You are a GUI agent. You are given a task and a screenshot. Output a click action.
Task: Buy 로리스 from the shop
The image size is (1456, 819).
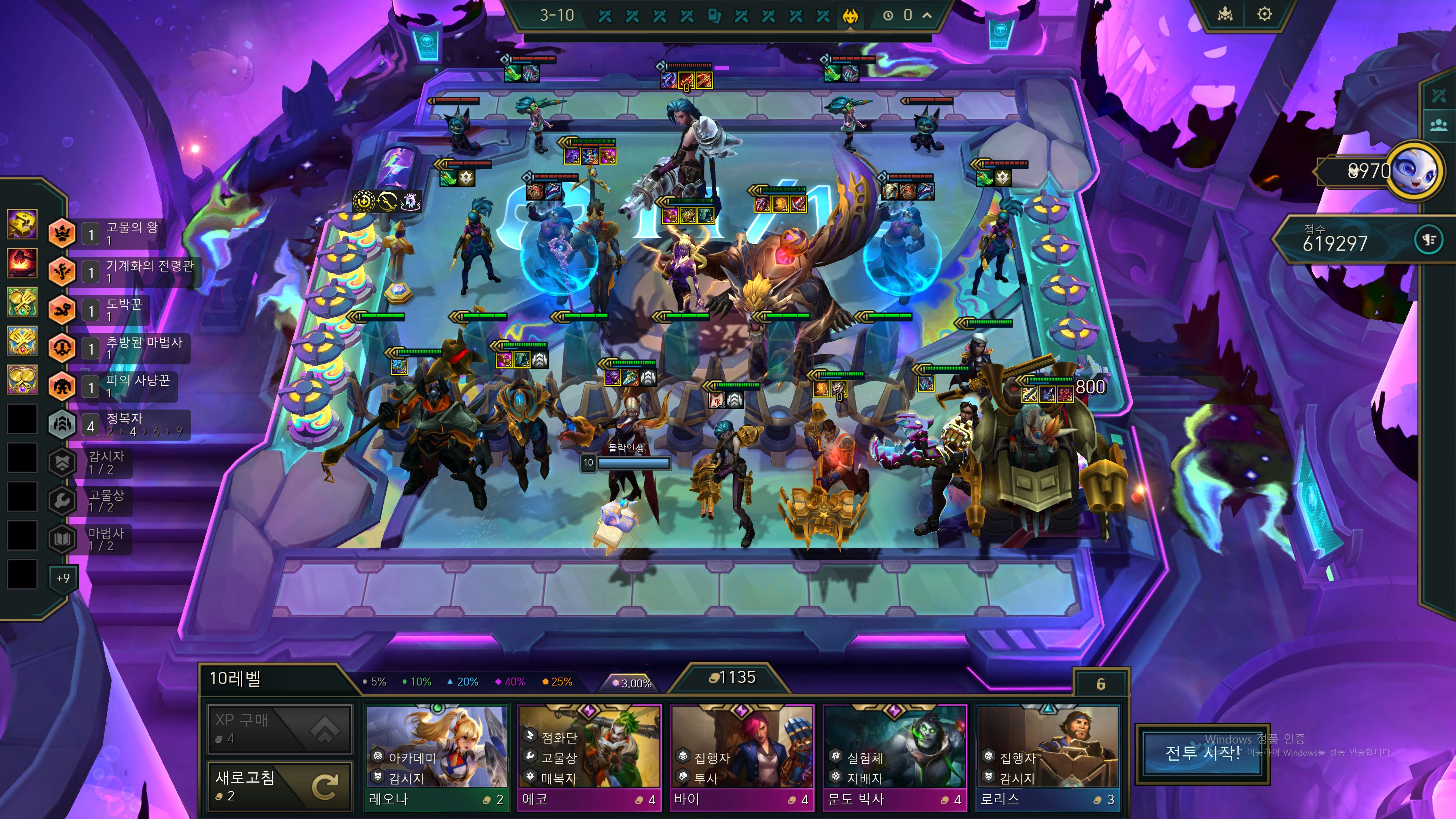point(1047,756)
